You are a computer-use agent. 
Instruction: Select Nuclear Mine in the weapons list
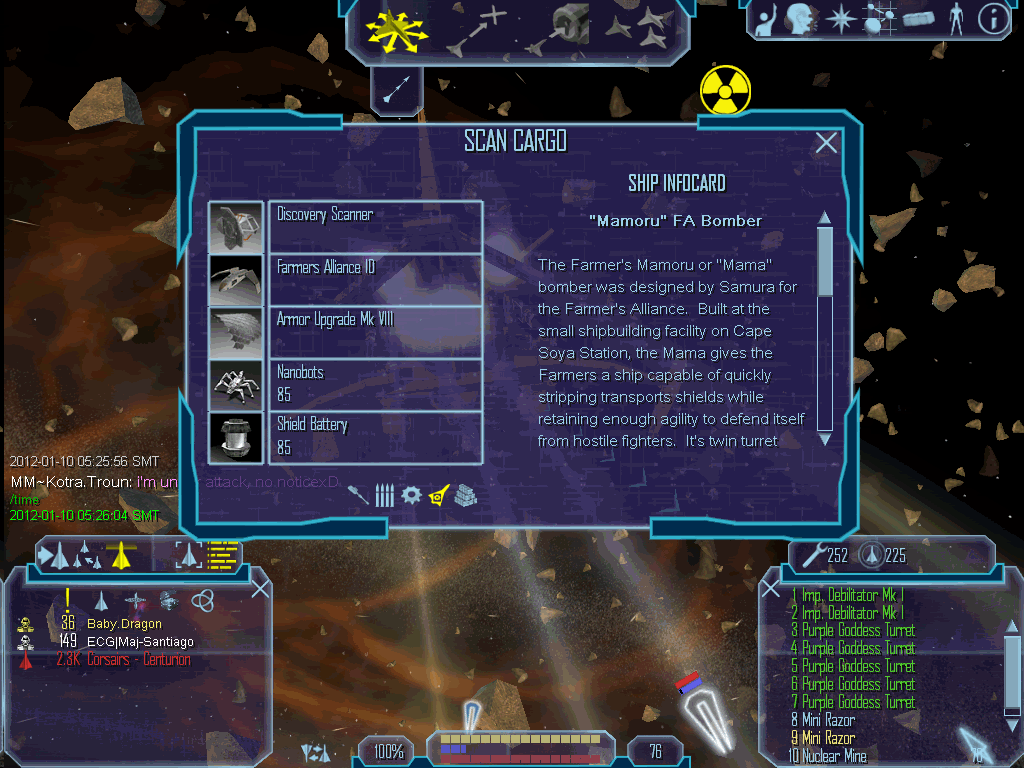tap(834, 756)
